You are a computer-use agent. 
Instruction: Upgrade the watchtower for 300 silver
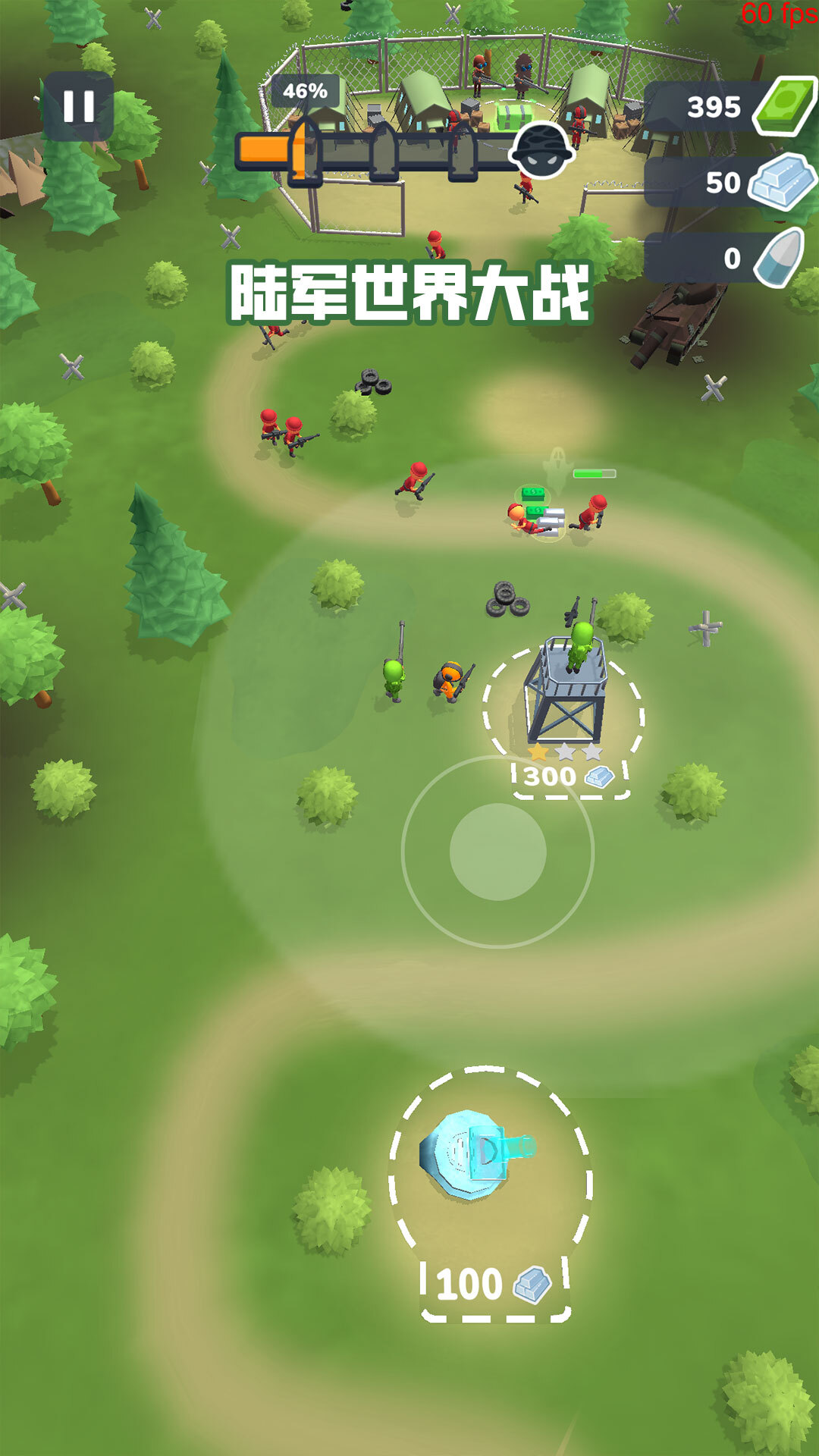coord(569,777)
